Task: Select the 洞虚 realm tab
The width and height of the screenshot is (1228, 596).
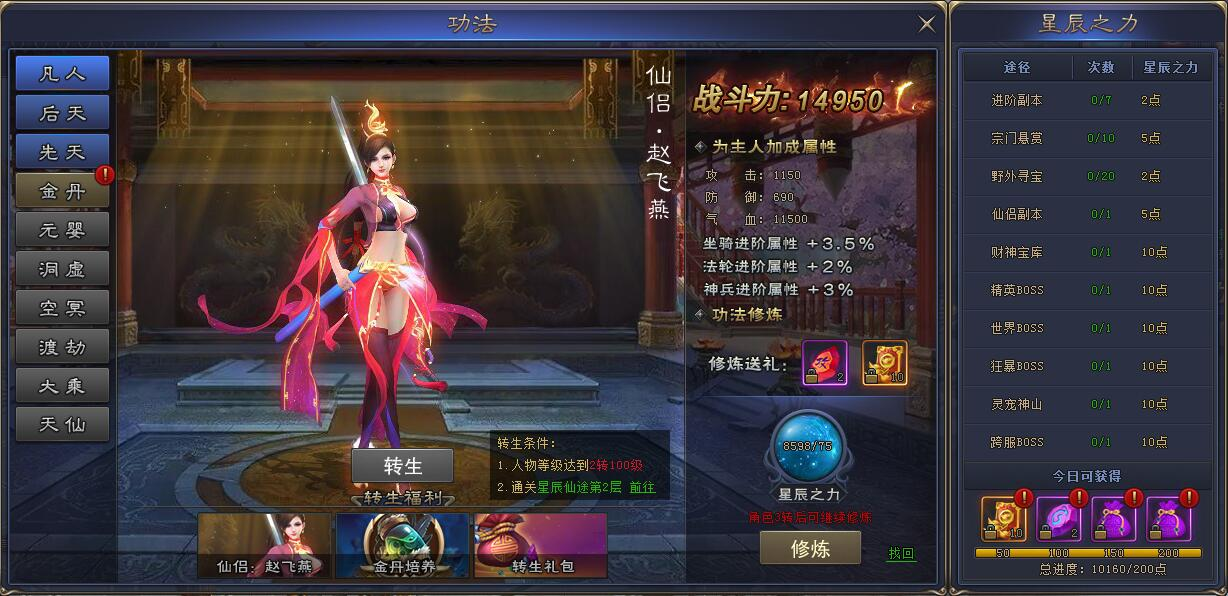Action: coord(62,269)
